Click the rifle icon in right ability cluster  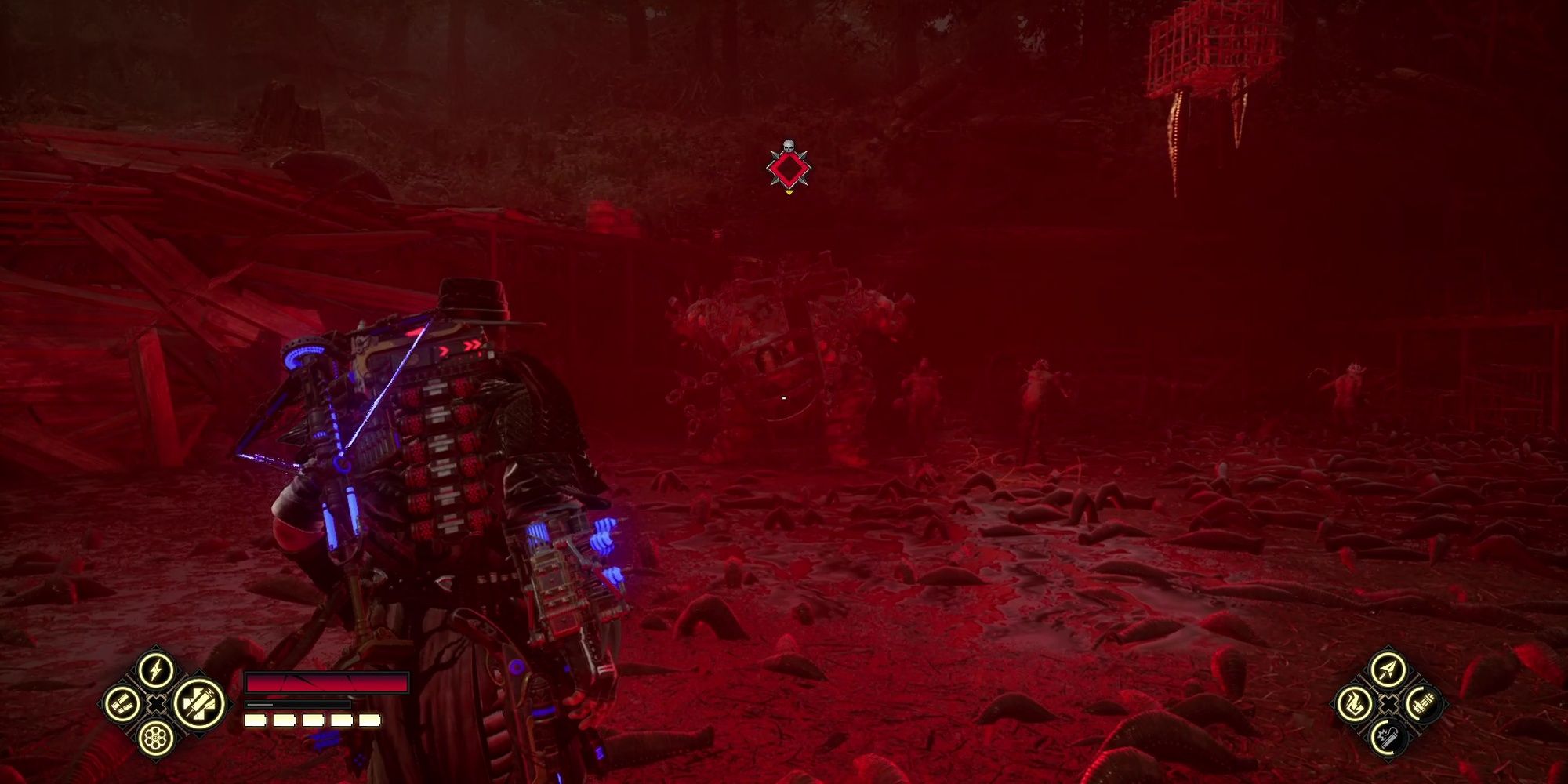pyautogui.click(x=1424, y=702)
